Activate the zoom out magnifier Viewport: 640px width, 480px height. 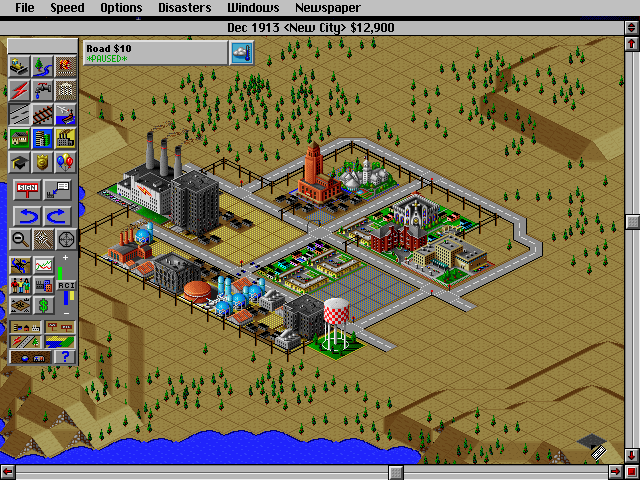19,238
